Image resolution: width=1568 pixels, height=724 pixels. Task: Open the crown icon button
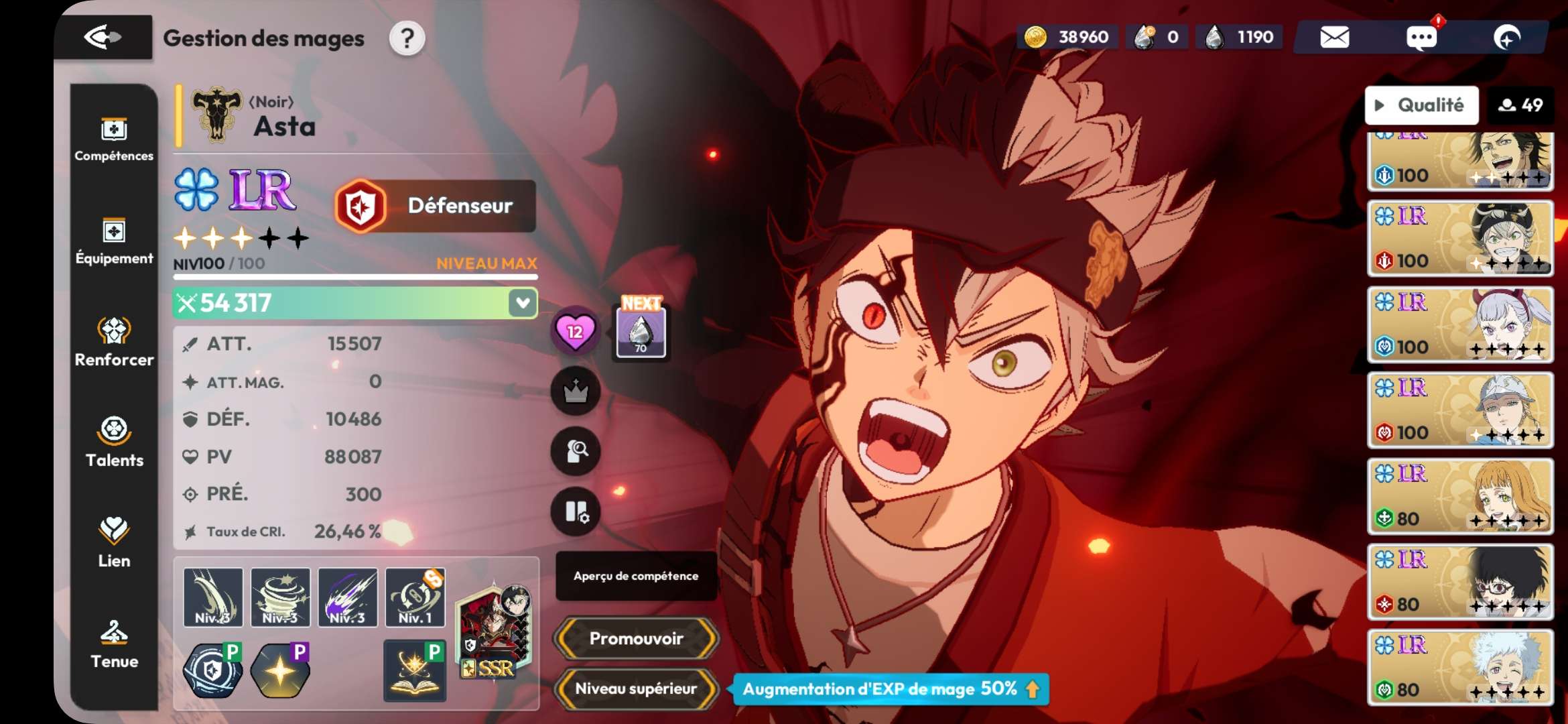click(x=575, y=391)
